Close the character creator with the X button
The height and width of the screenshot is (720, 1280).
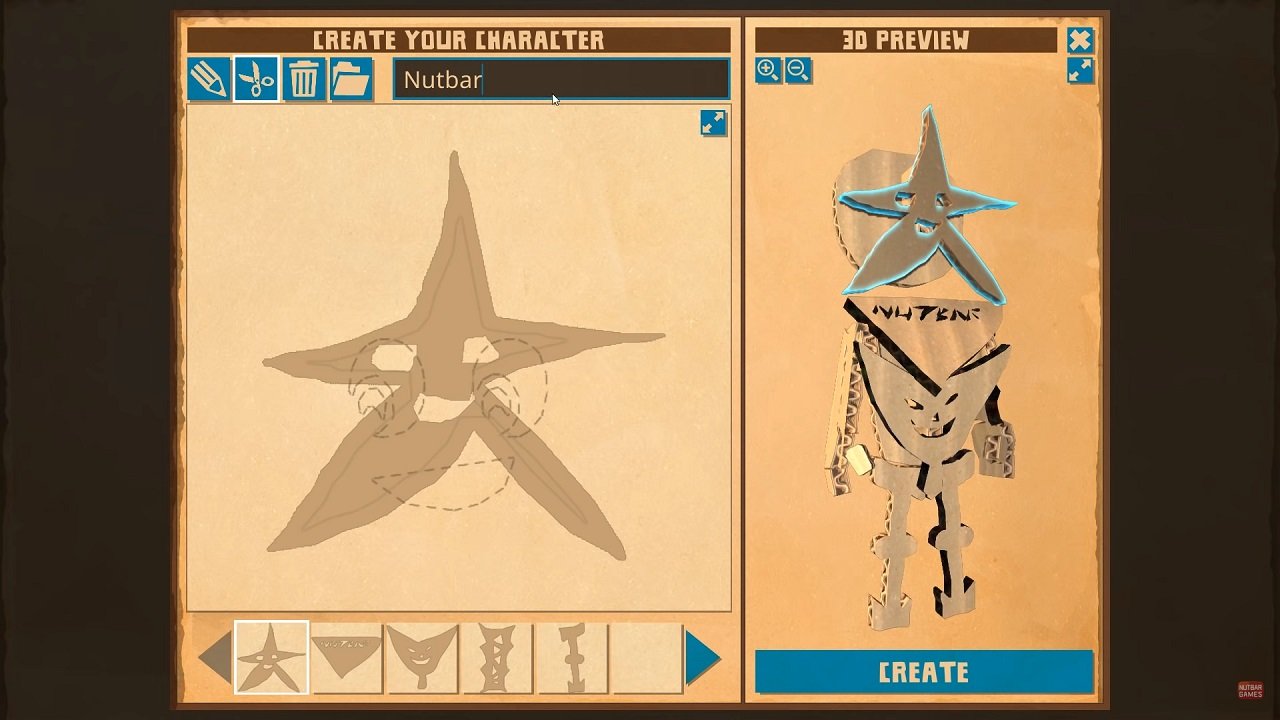pyautogui.click(x=1078, y=41)
